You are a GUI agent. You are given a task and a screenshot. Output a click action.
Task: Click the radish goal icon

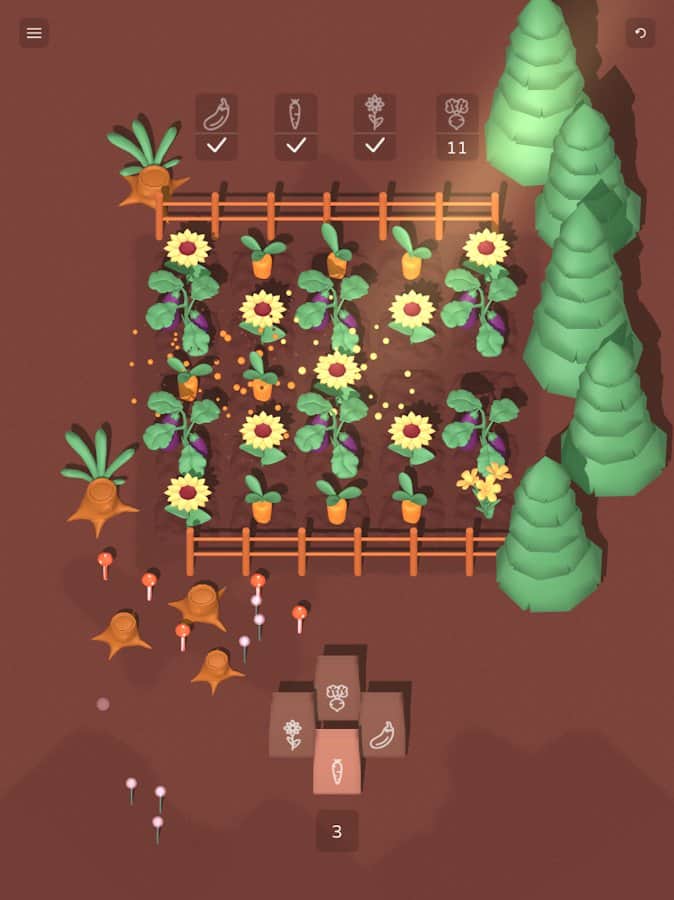[x=456, y=114]
